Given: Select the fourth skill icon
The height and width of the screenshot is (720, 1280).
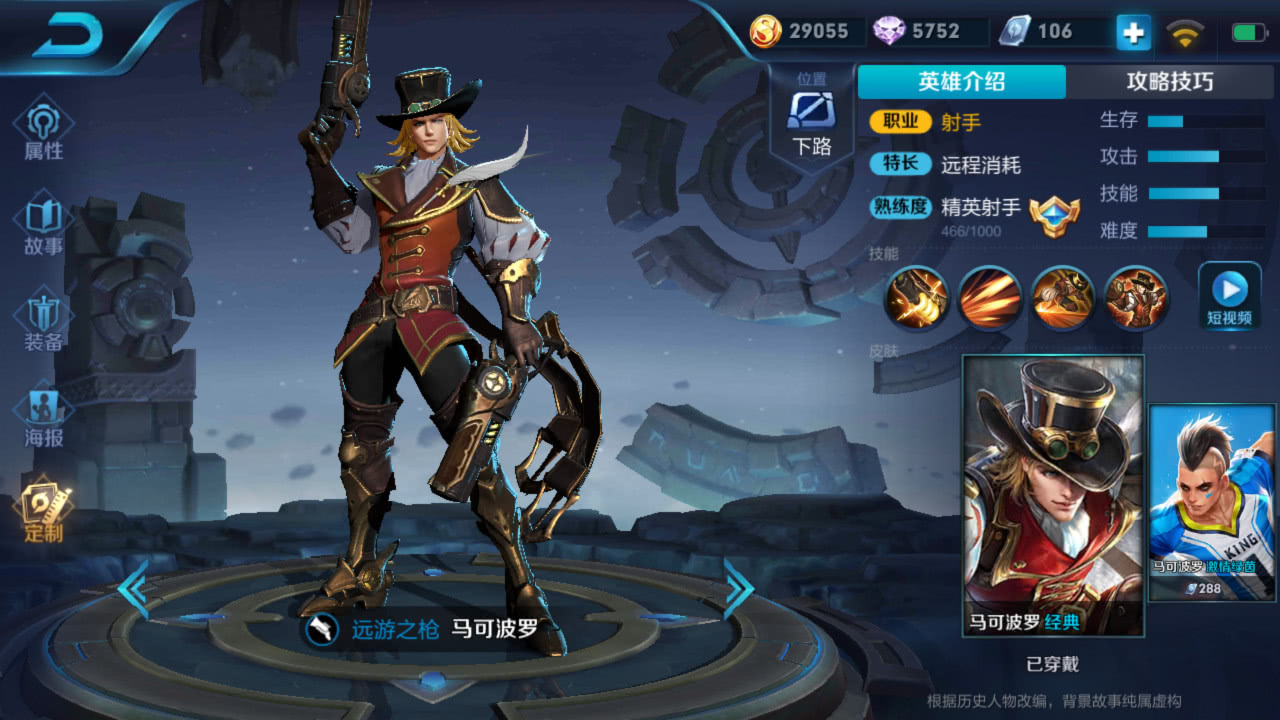Looking at the screenshot, I should 1136,297.
